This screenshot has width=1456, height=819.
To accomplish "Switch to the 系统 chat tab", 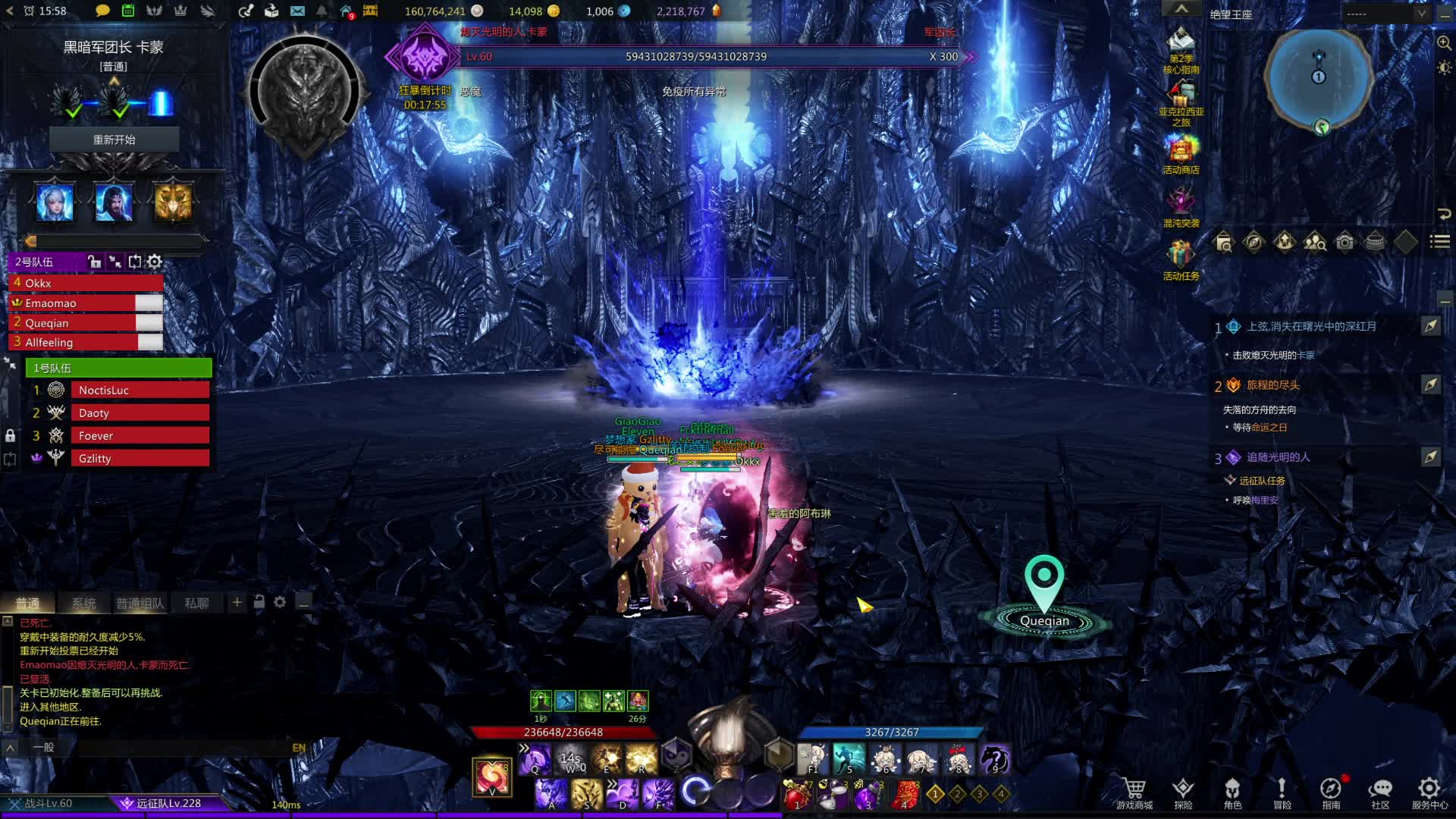I will (x=83, y=603).
